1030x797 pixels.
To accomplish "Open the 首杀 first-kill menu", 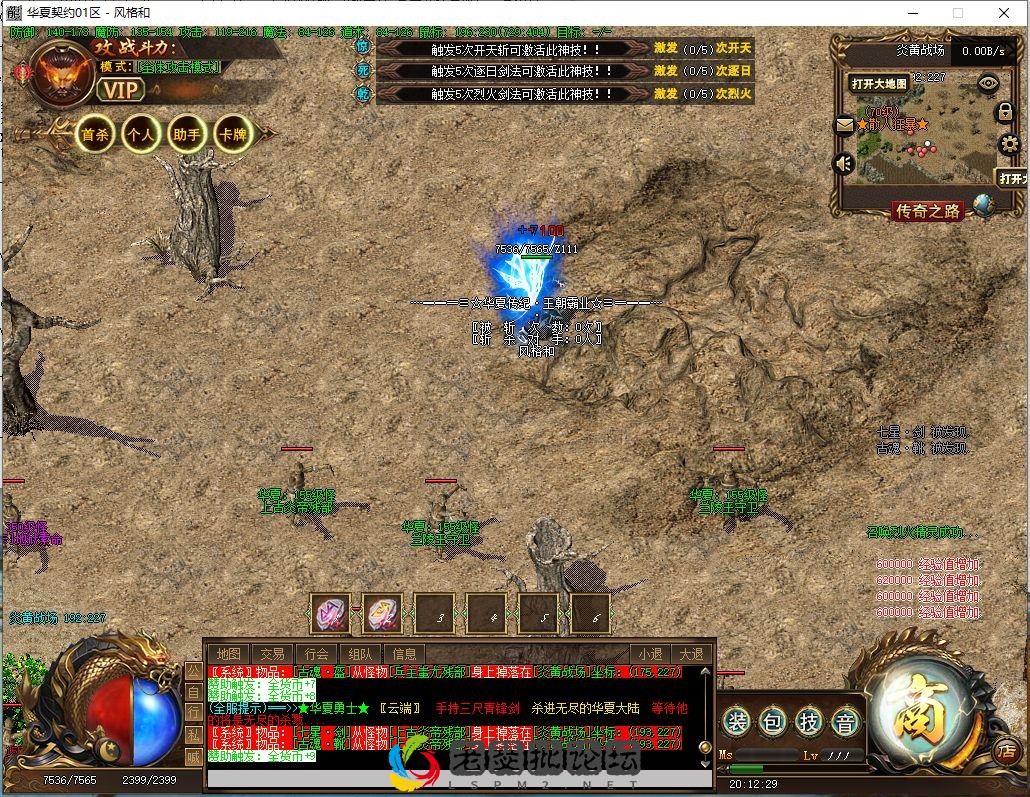I will (95, 134).
